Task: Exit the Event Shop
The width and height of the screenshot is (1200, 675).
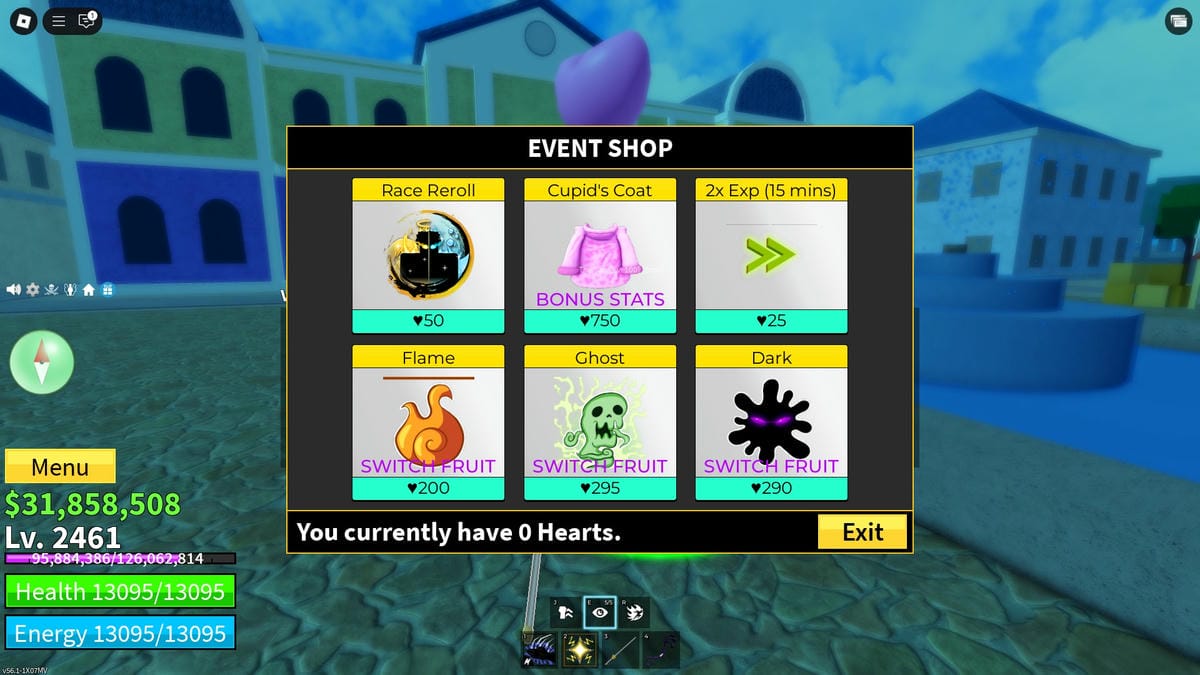Action: click(x=862, y=532)
